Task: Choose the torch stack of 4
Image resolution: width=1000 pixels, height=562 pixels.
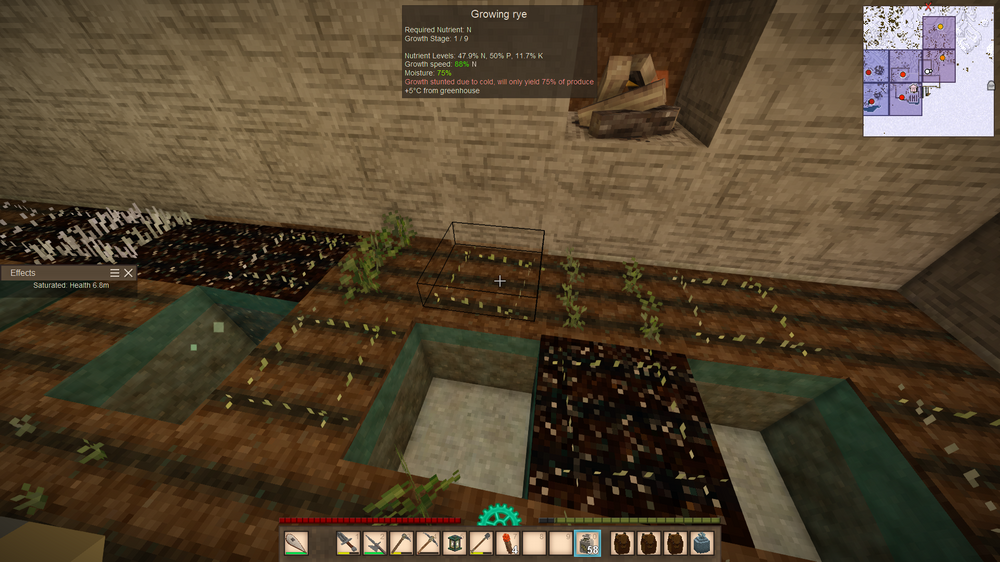Action: [x=510, y=543]
